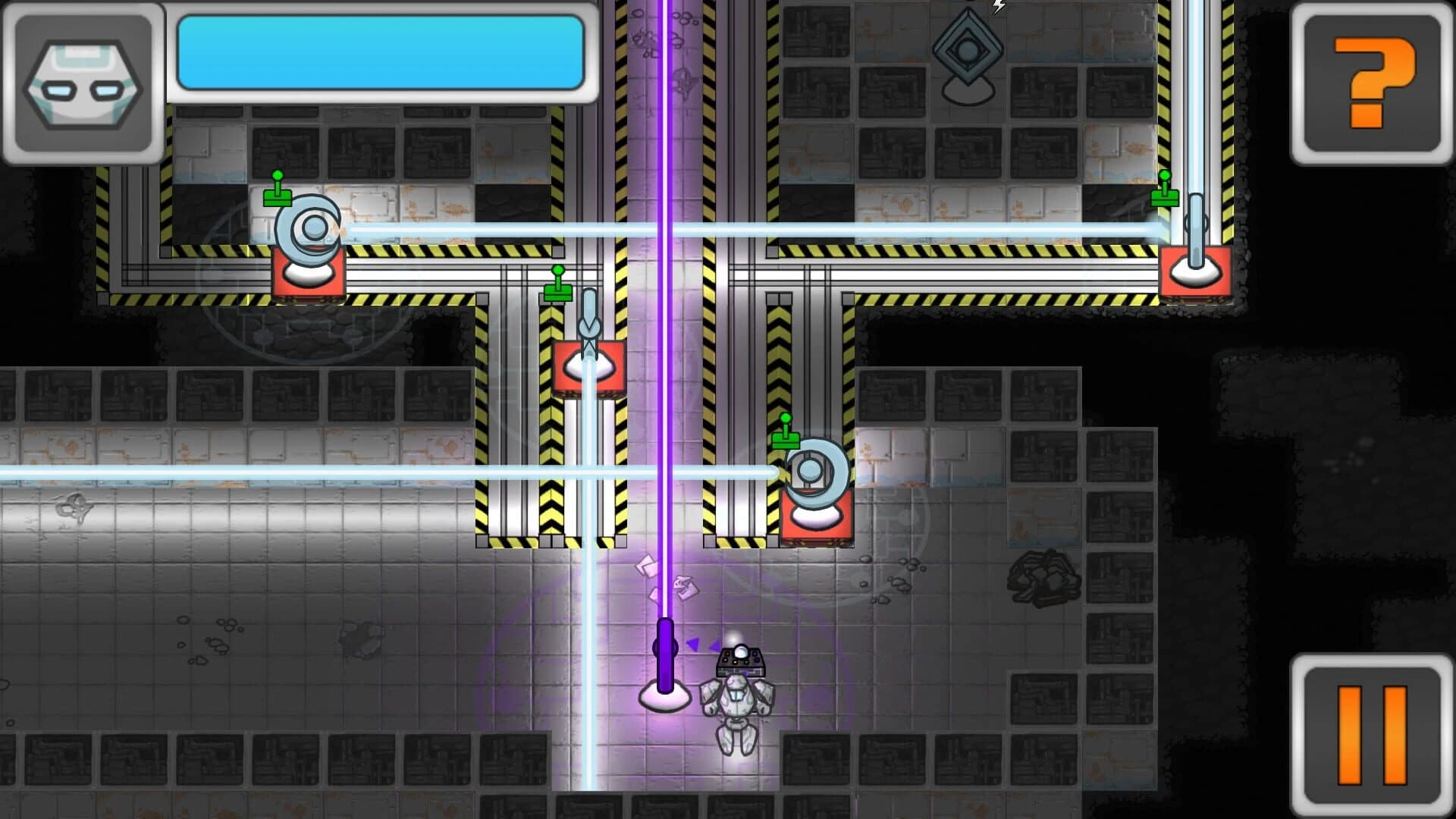Select the laser receiver on the far right
The height and width of the screenshot is (819, 1456).
tap(1197, 235)
